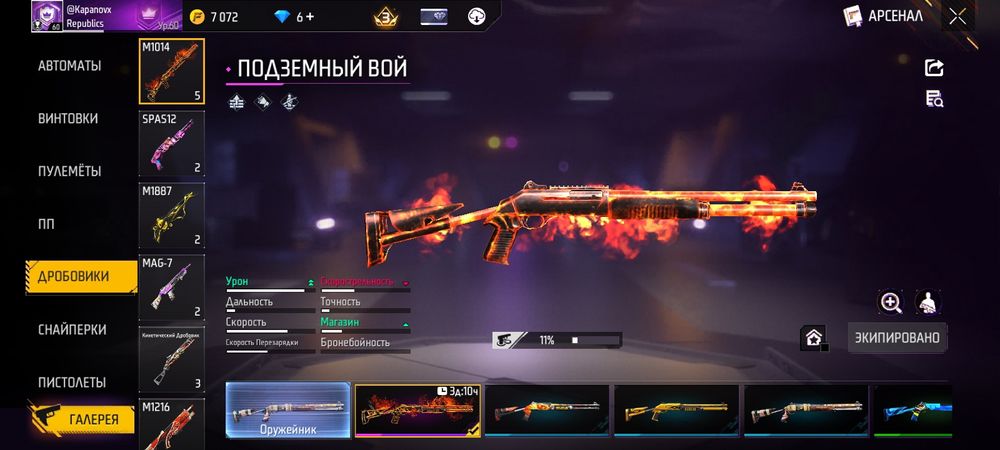Image resolution: width=1000 pixels, height=450 pixels.
Task: Close the arsenal screen
Action: coord(958,16)
